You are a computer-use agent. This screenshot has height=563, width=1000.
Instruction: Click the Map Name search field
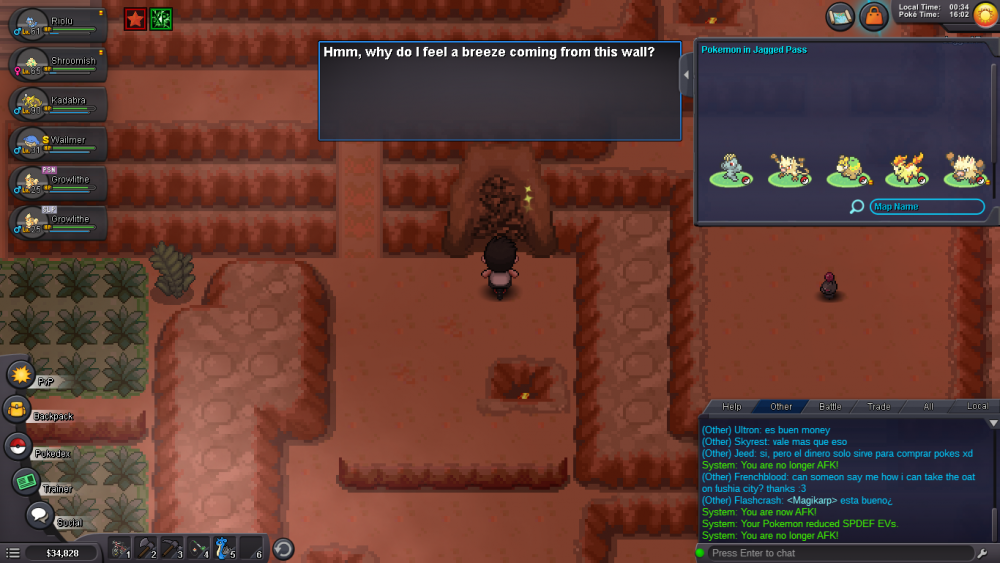pos(926,207)
